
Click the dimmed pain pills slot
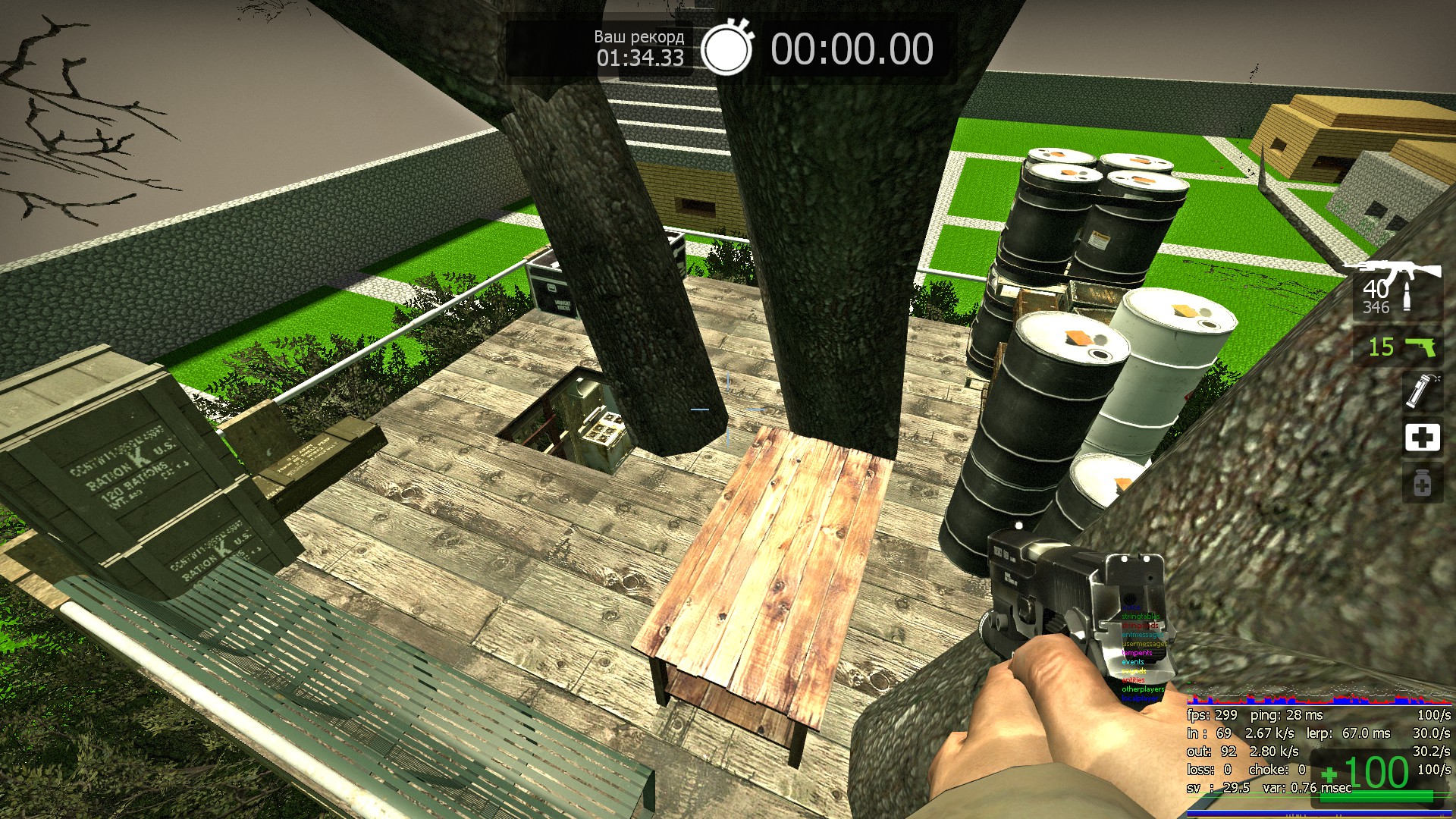(1422, 484)
